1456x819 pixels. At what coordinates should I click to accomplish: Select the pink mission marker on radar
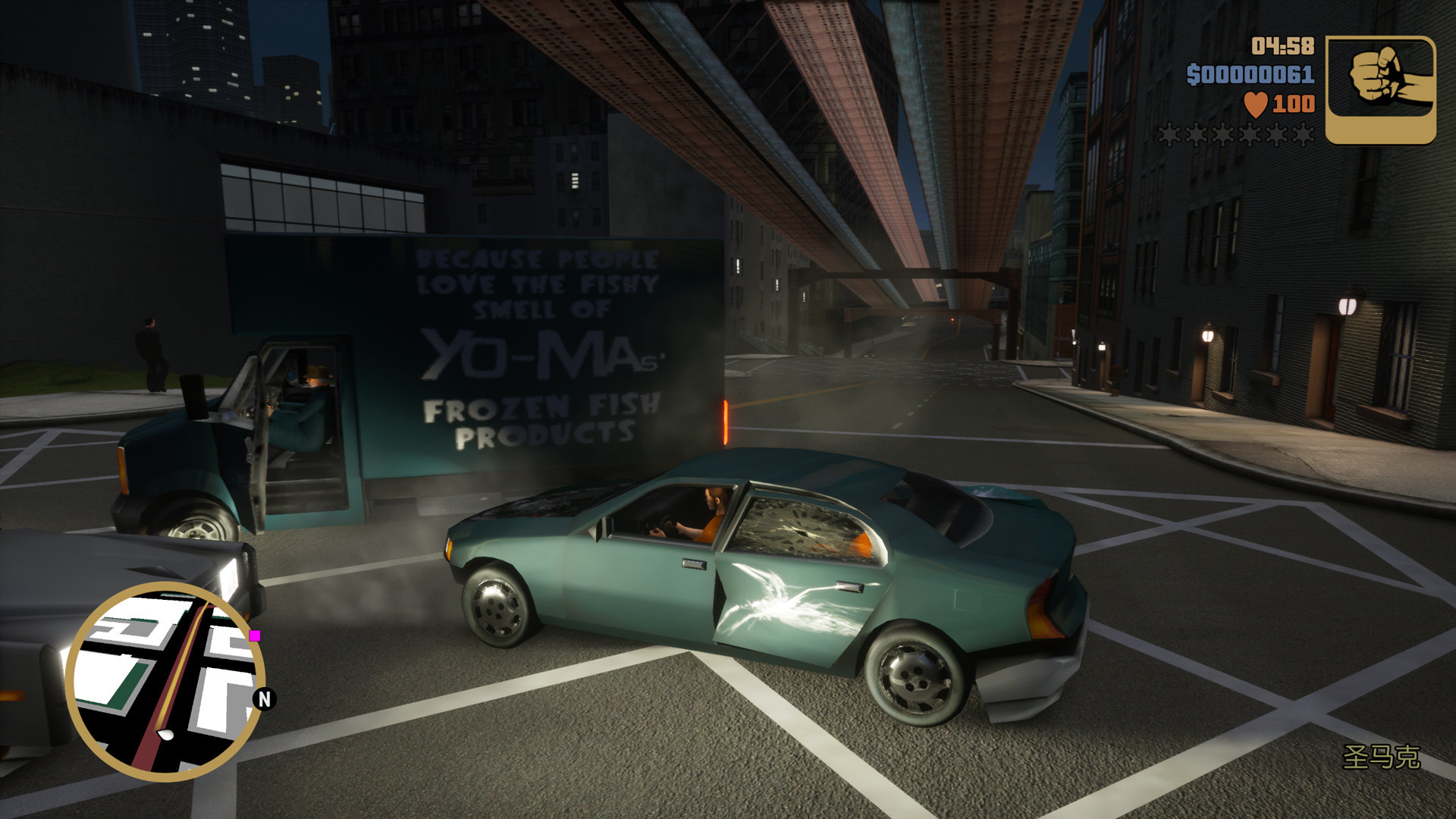(256, 635)
